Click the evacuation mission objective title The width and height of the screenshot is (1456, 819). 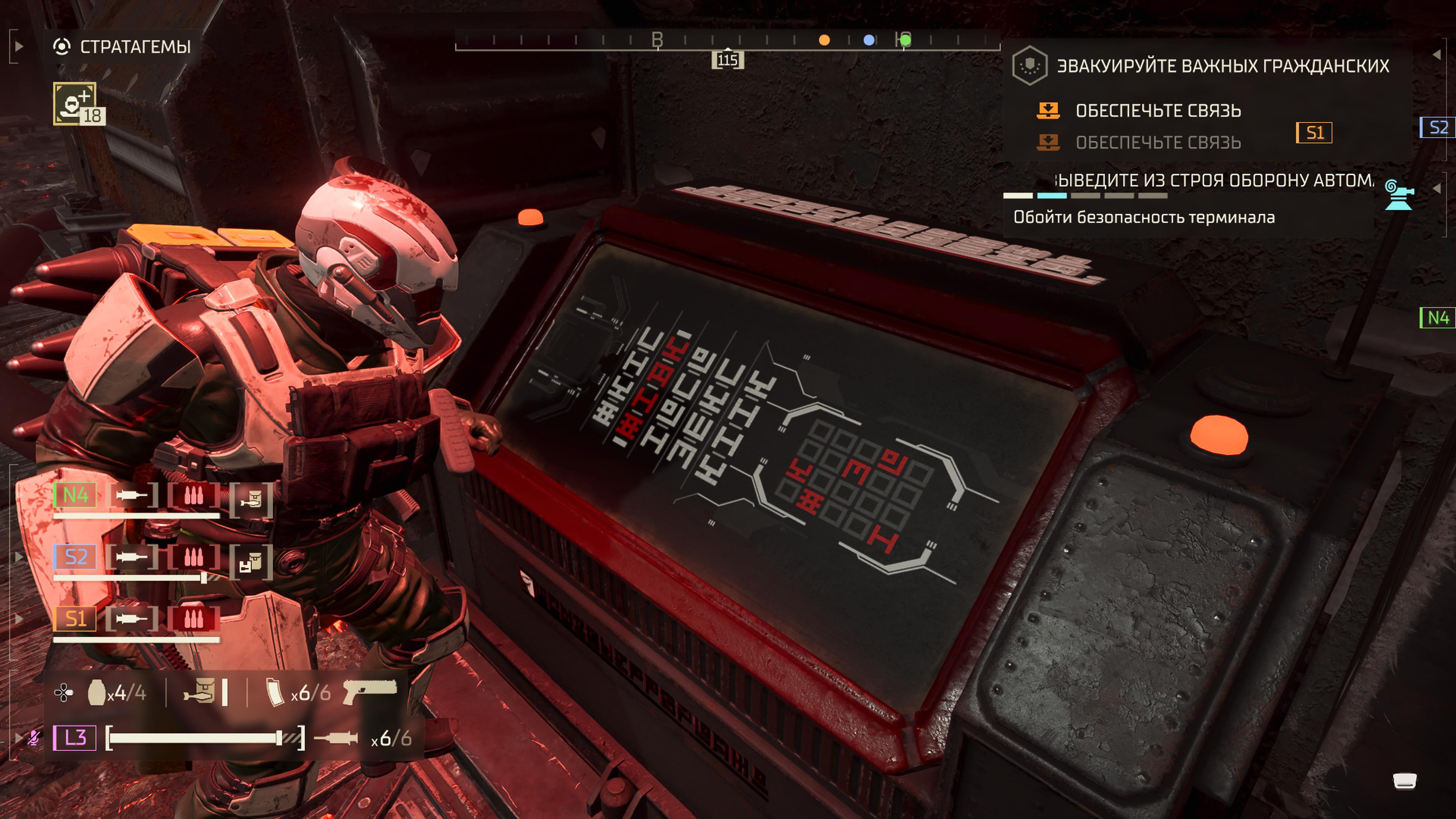click(1222, 66)
